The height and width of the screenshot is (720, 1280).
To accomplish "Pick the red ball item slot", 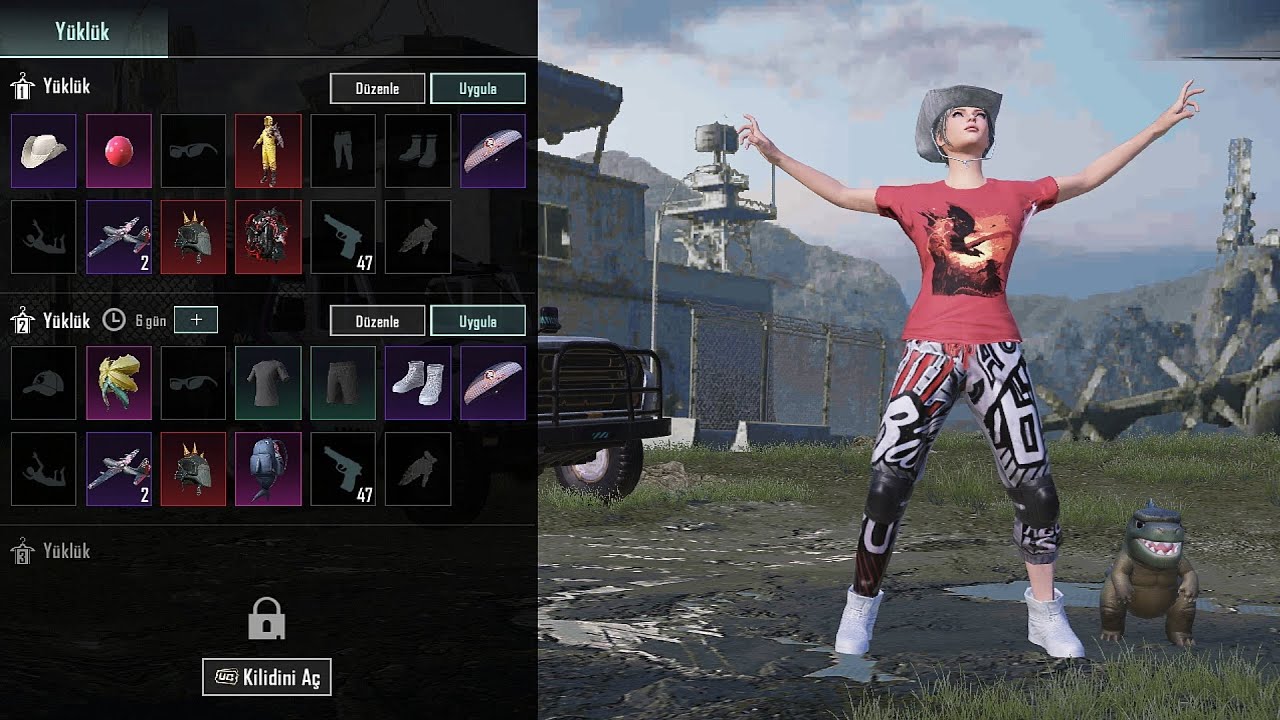I will click(x=119, y=151).
